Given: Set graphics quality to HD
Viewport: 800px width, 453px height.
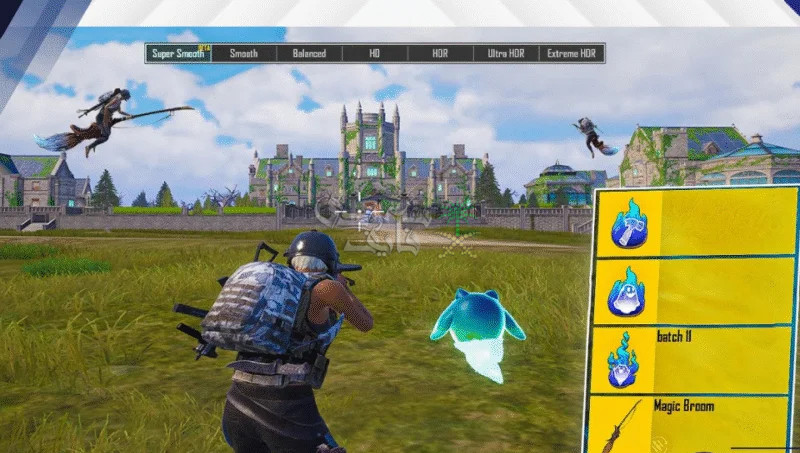Looking at the screenshot, I should (x=375, y=53).
